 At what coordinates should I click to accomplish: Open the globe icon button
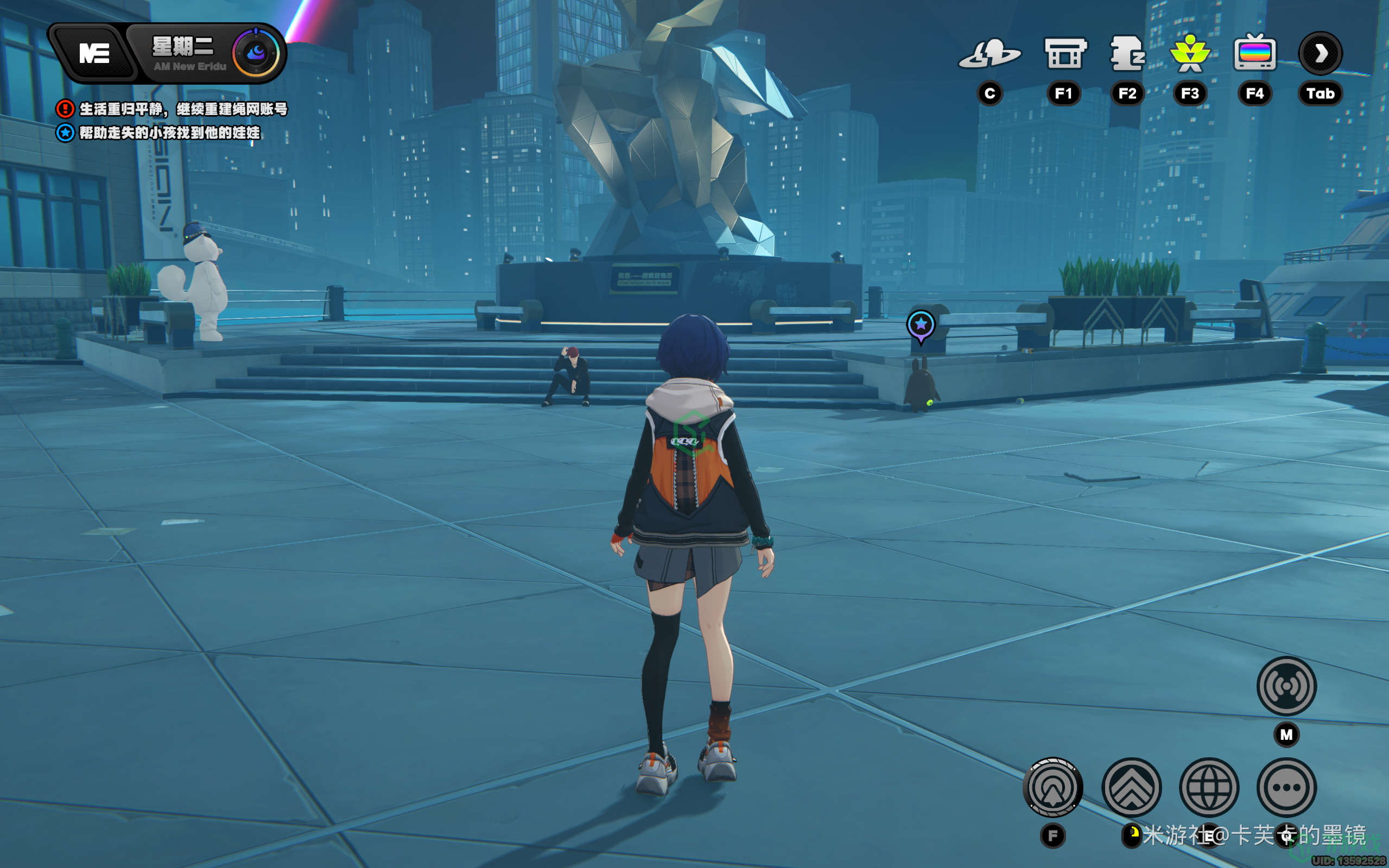pyautogui.click(x=1209, y=788)
